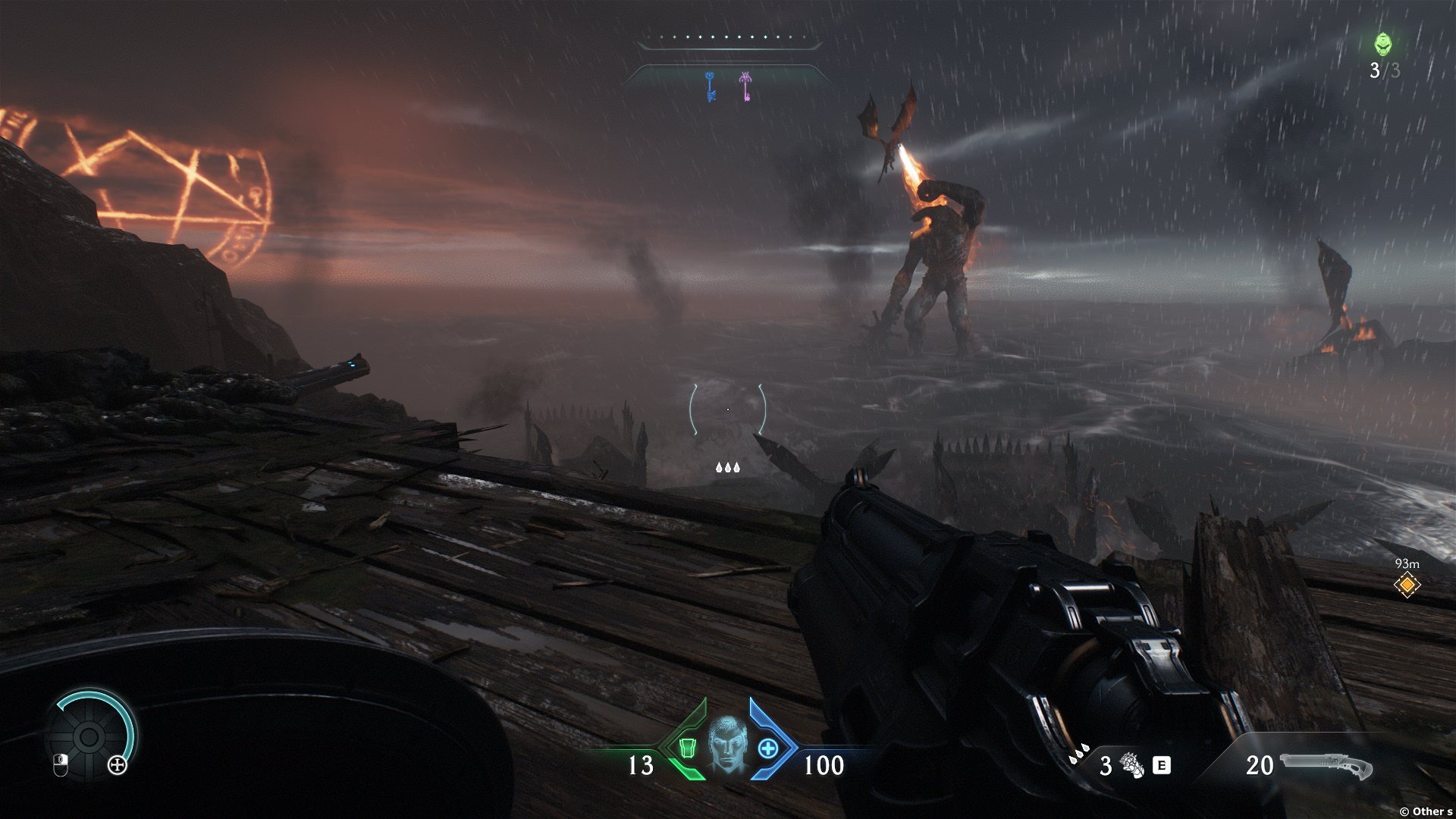Viewport: 1456px width, 819px height.
Task: Click the circular shield gauge
Action: click(89, 735)
